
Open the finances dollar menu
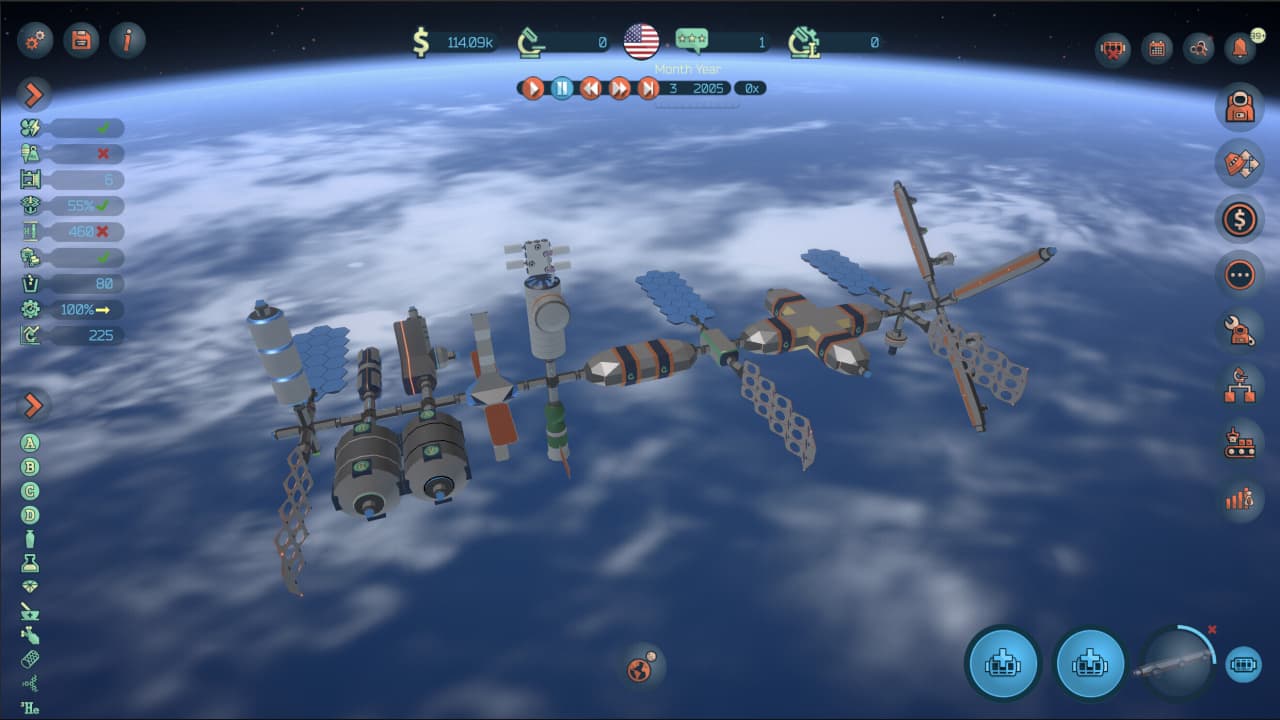[x=1240, y=218]
